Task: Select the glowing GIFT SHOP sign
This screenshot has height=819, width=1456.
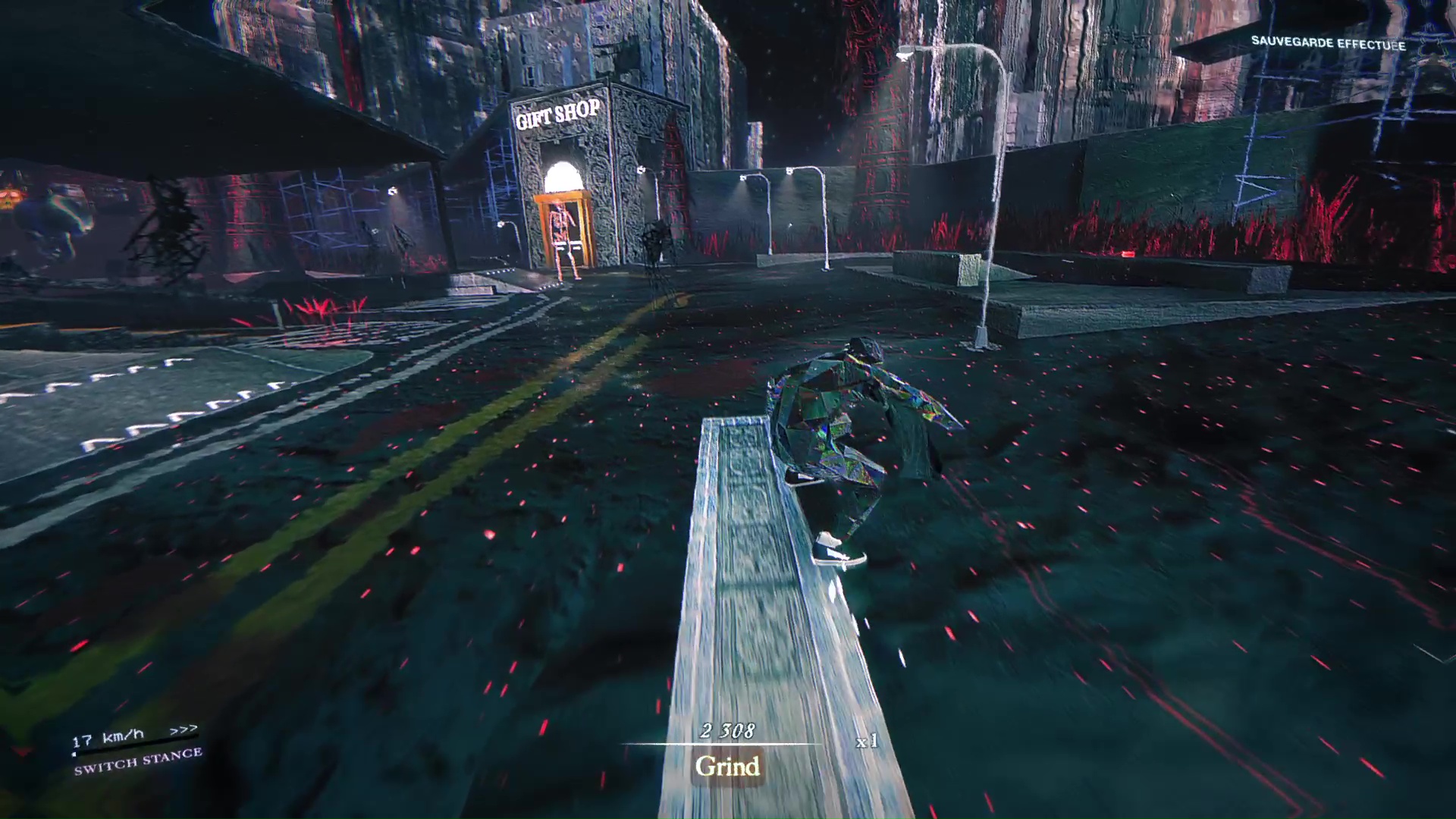Action: [557, 111]
